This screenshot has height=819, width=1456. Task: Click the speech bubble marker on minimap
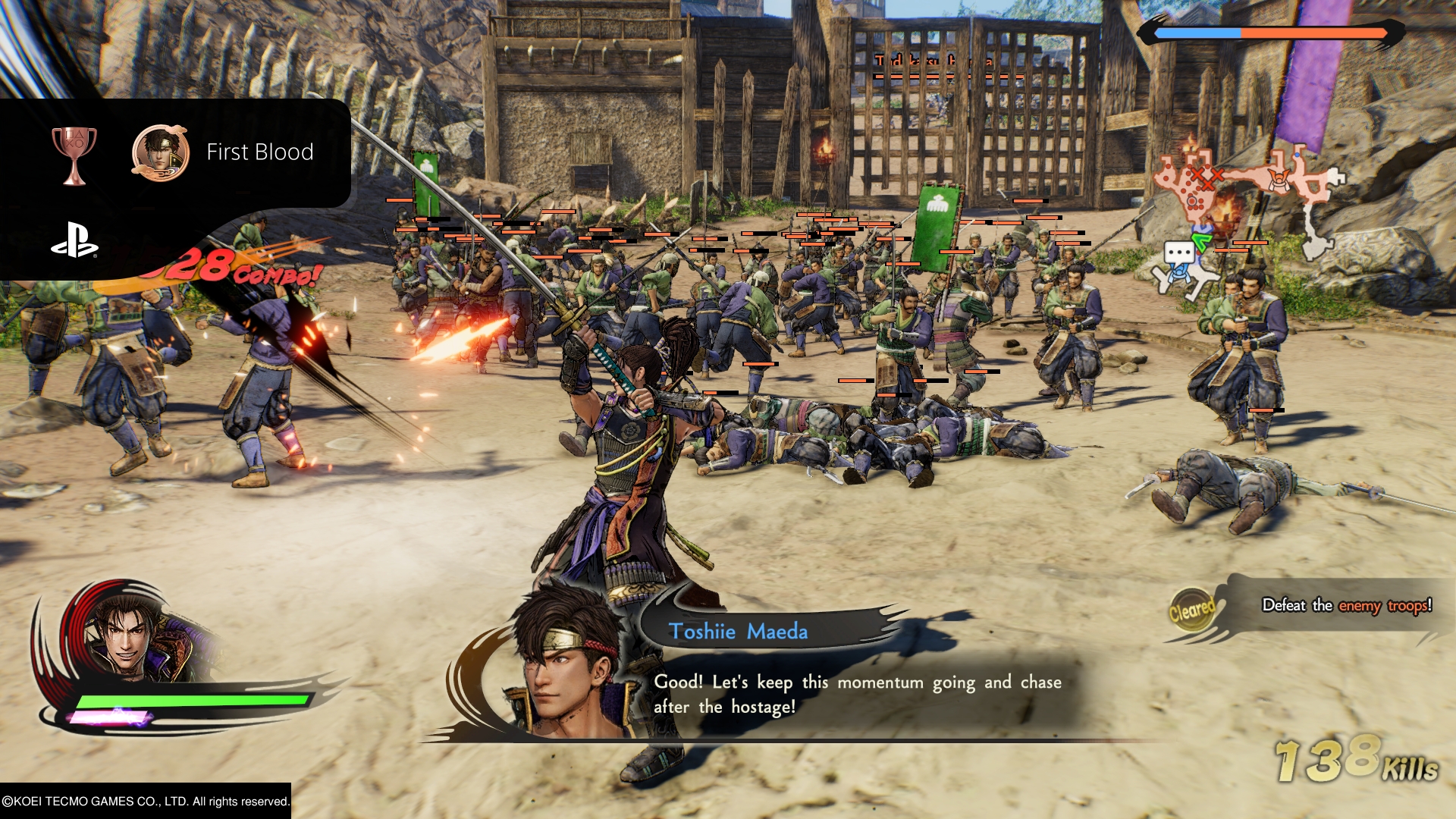[1179, 253]
